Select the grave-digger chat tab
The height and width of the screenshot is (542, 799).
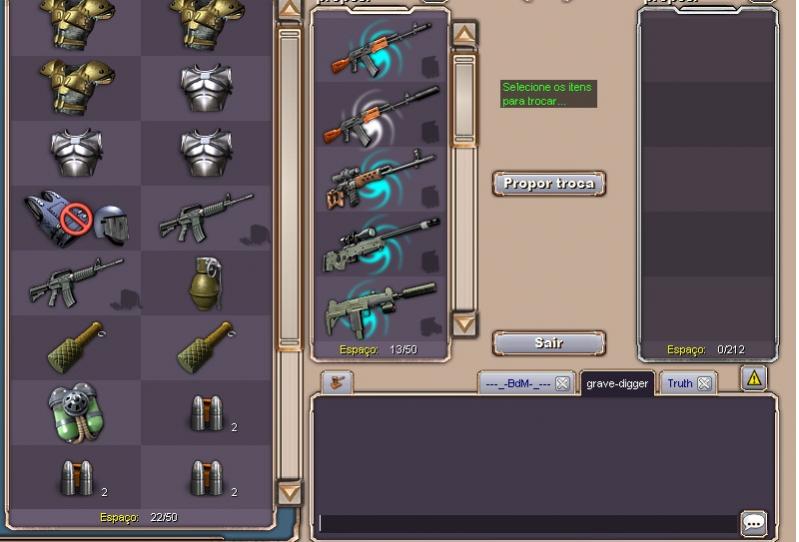616,384
